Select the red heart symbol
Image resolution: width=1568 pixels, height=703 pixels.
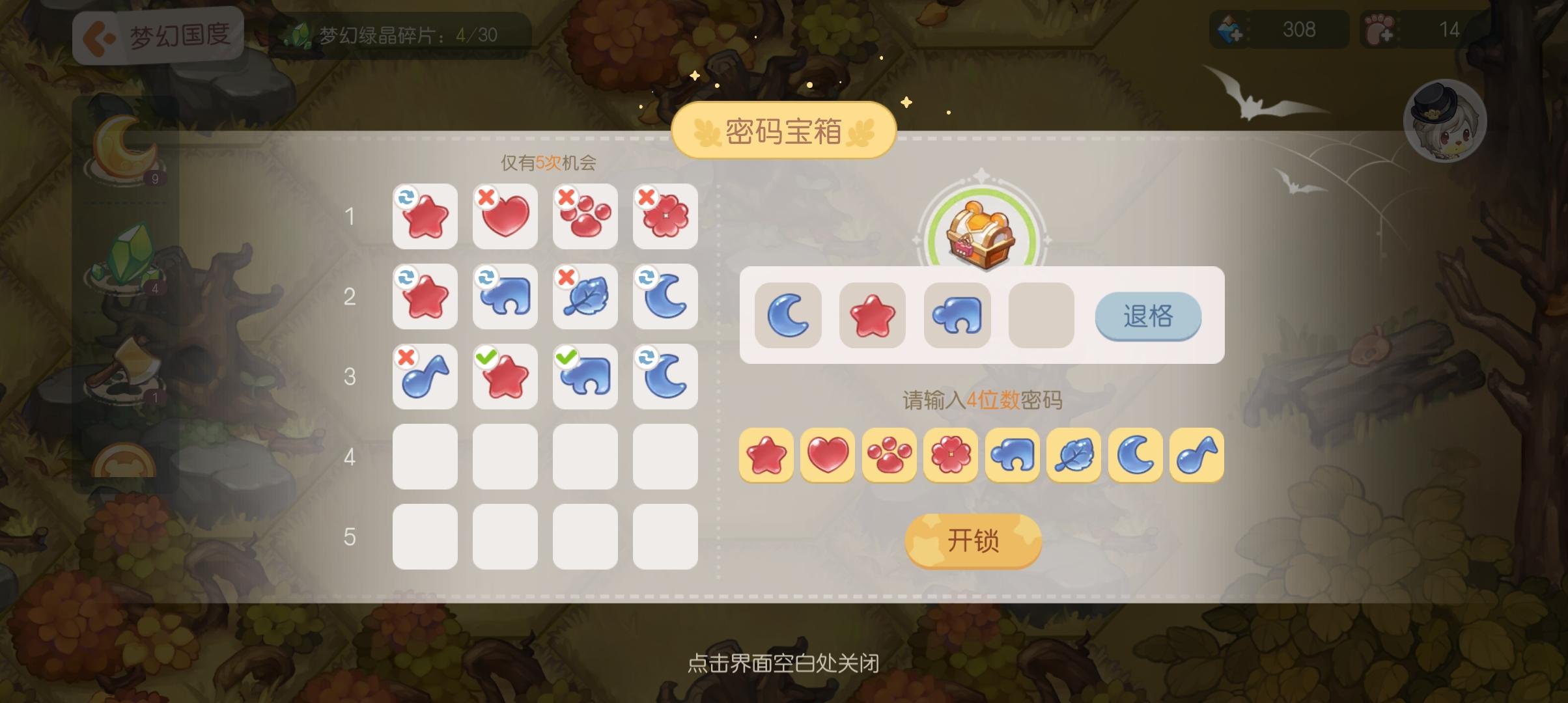pos(828,456)
